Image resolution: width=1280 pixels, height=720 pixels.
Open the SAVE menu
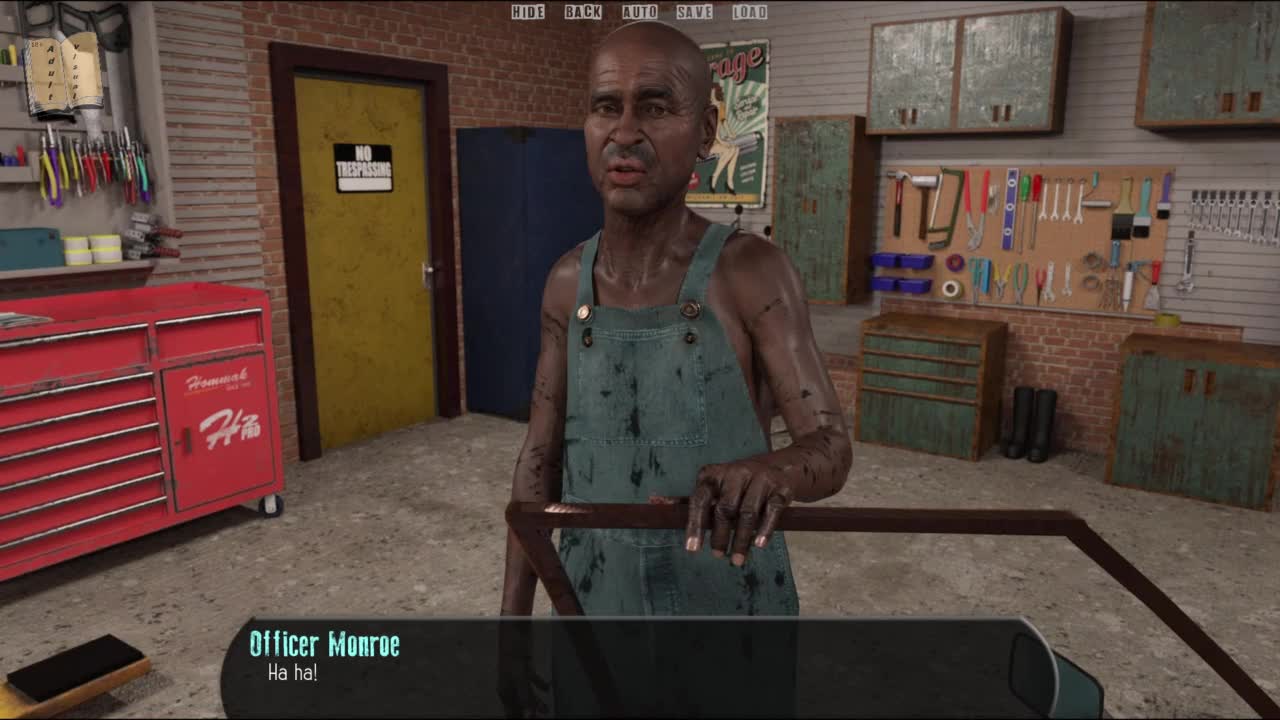pos(694,12)
